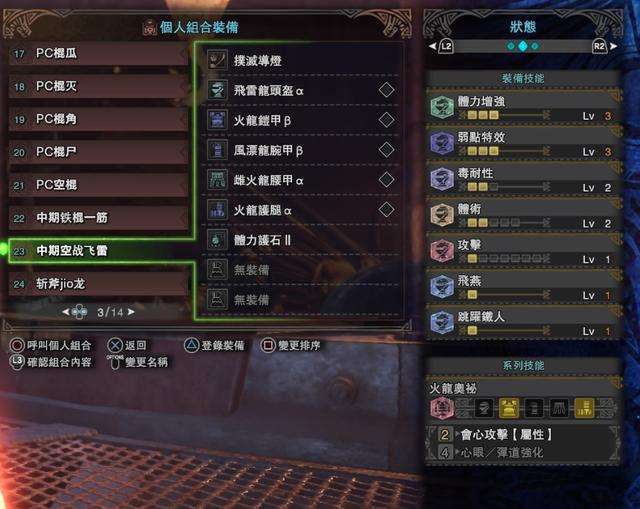Screen dimensions: 640x509
Task: Select loadout 21 PC空棍
Action: (x=100, y=185)
